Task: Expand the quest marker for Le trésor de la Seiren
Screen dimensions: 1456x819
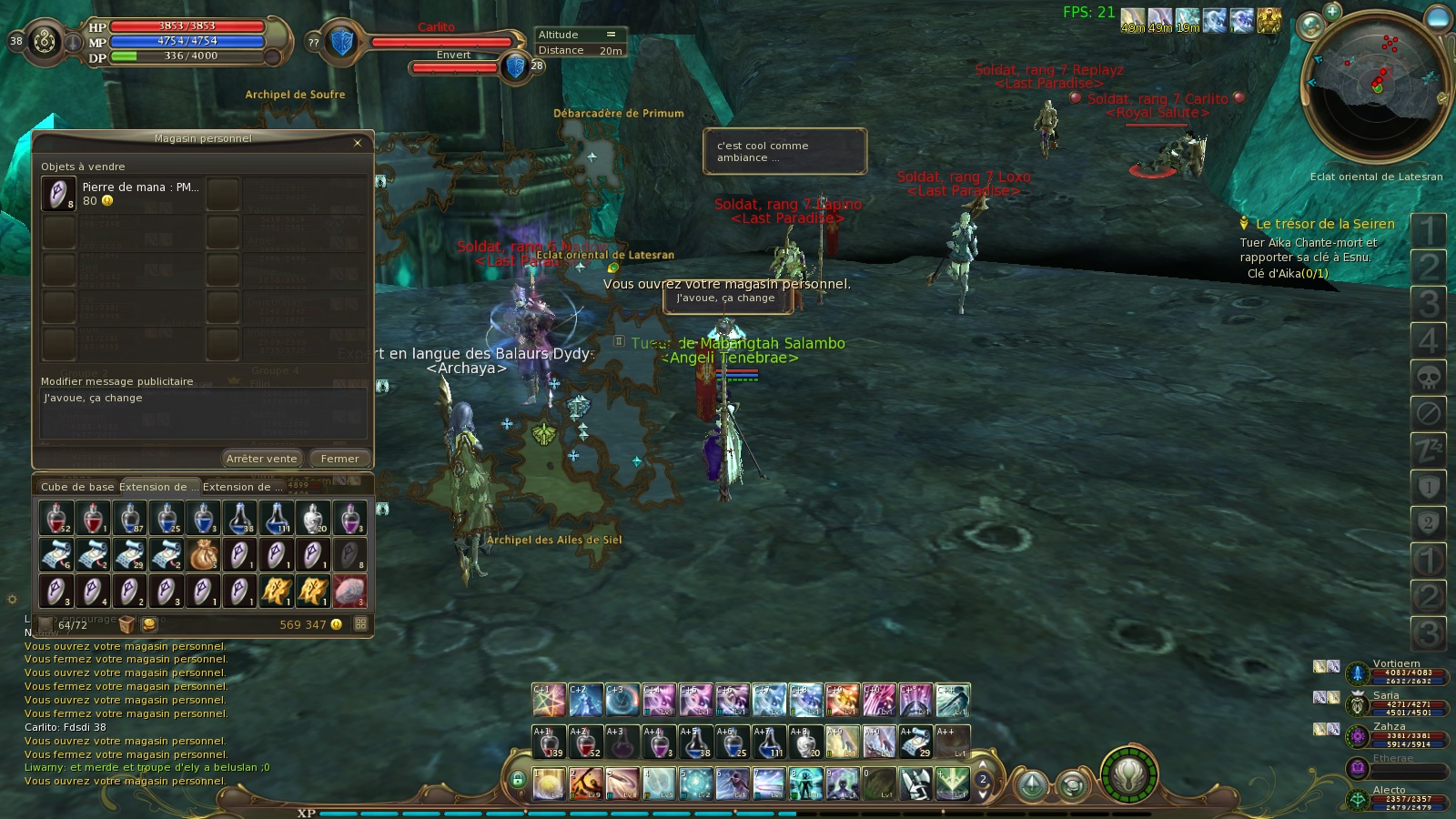Action: click(x=1244, y=223)
